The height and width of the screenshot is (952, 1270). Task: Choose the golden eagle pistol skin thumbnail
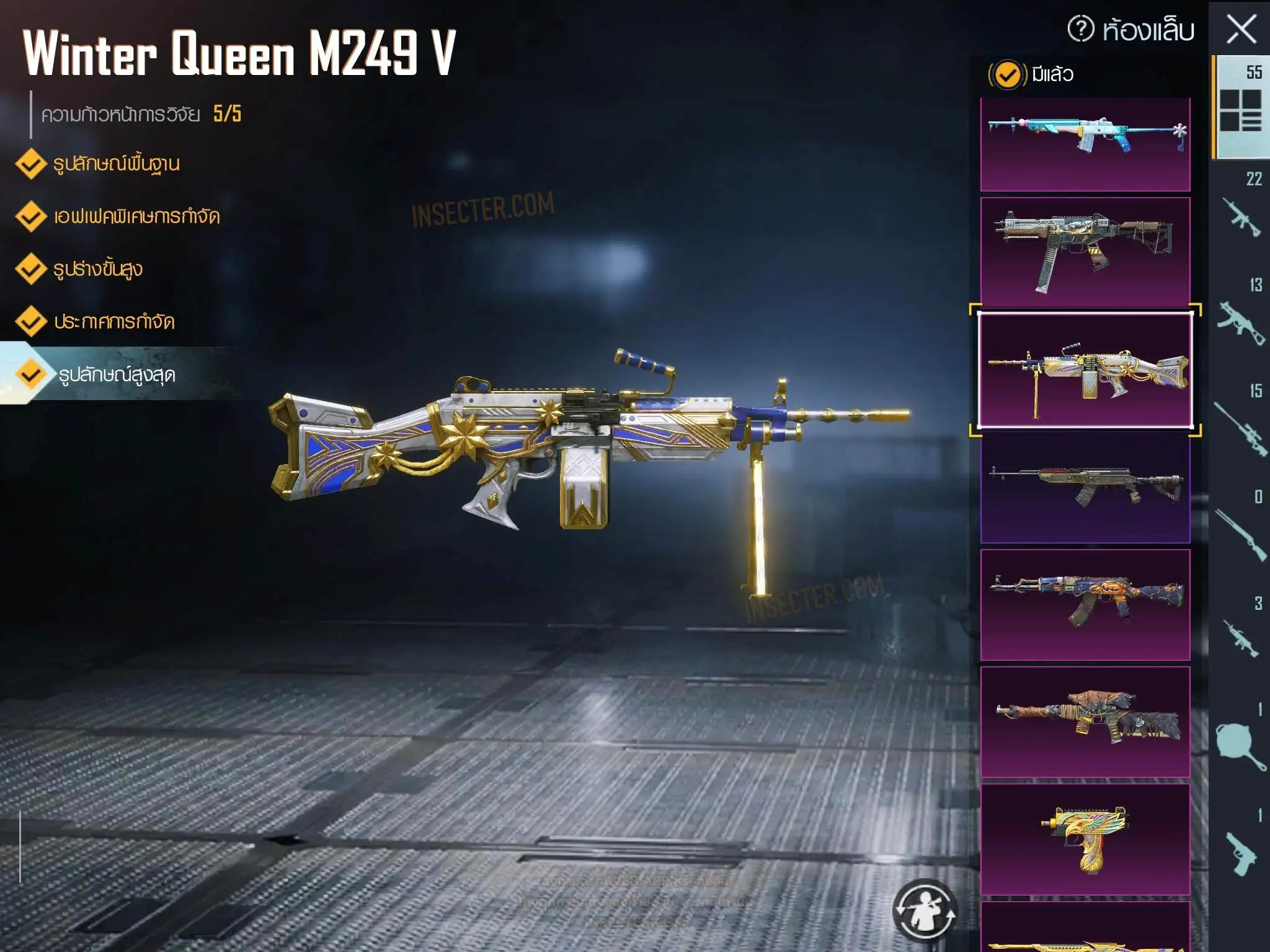(x=1085, y=839)
